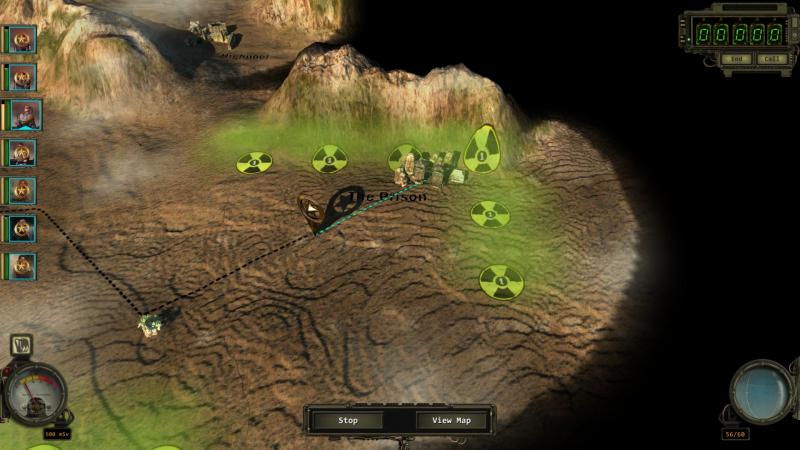Screen dimensions: 800x450
Task: Stop the party's travel
Action: pos(348,420)
